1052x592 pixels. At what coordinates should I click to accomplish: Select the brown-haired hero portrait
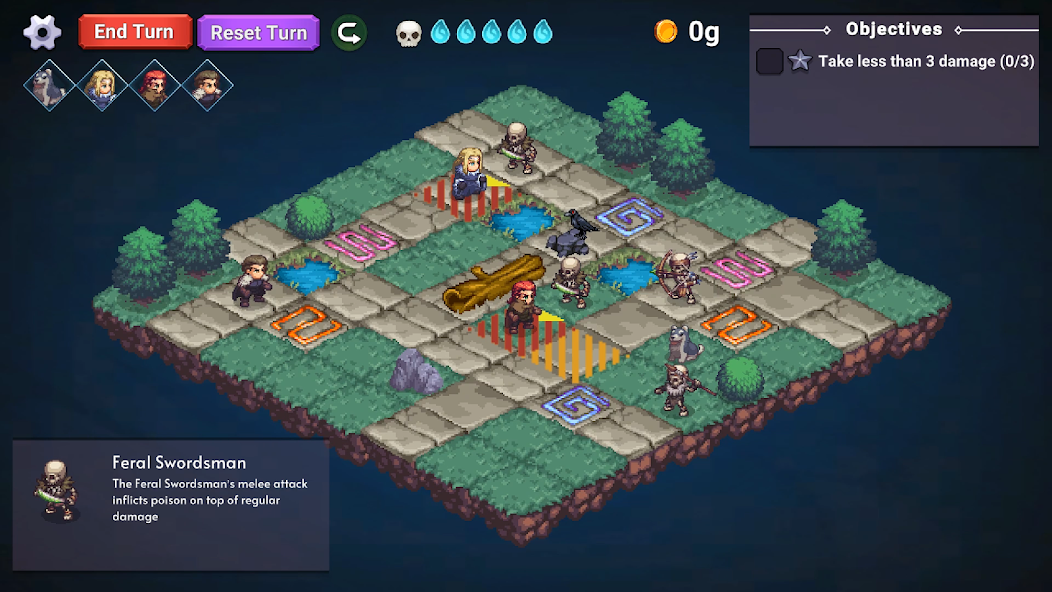(x=207, y=85)
